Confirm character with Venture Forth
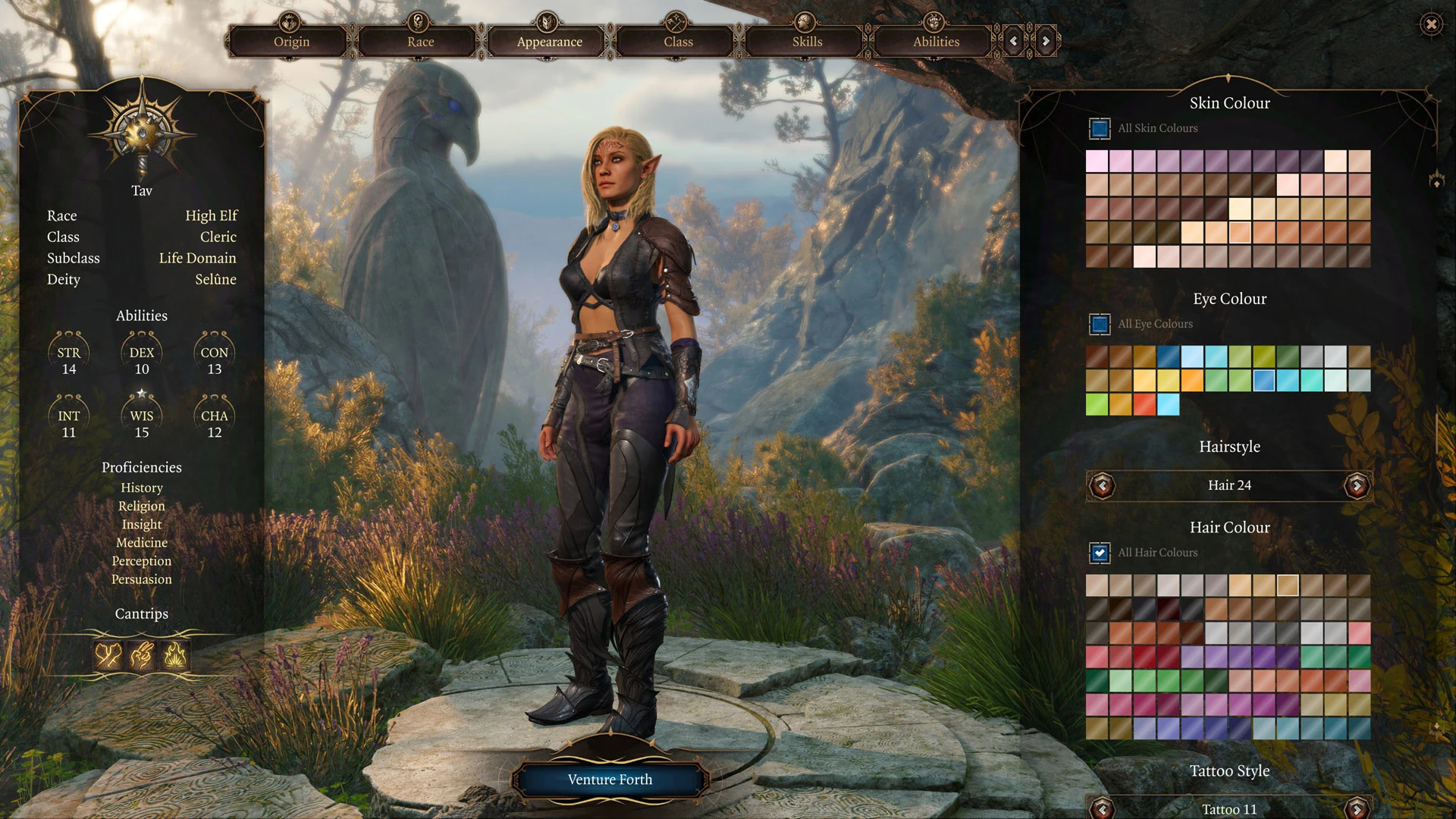Screen dimensions: 1456x819 [x=610, y=780]
